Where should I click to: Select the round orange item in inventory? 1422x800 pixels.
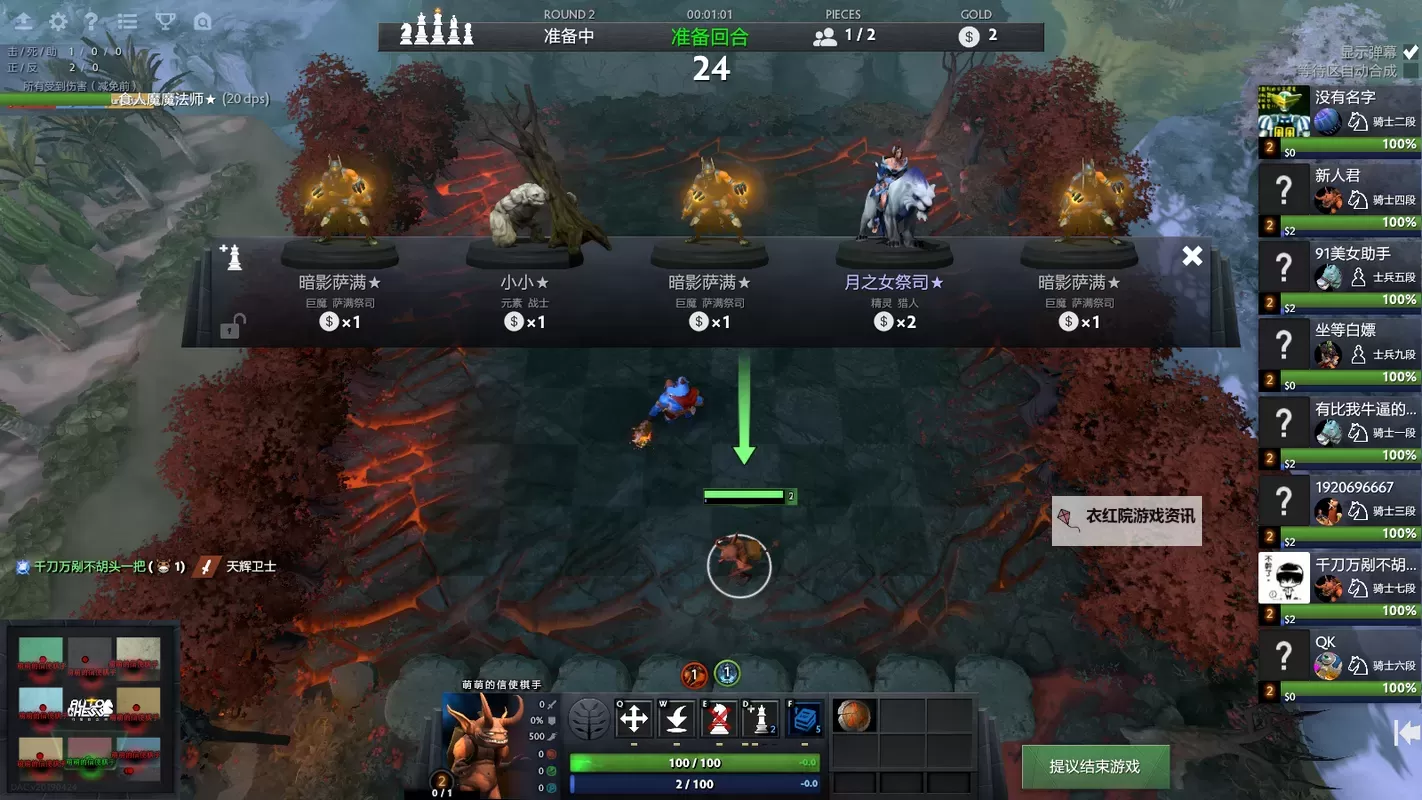(854, 716)
